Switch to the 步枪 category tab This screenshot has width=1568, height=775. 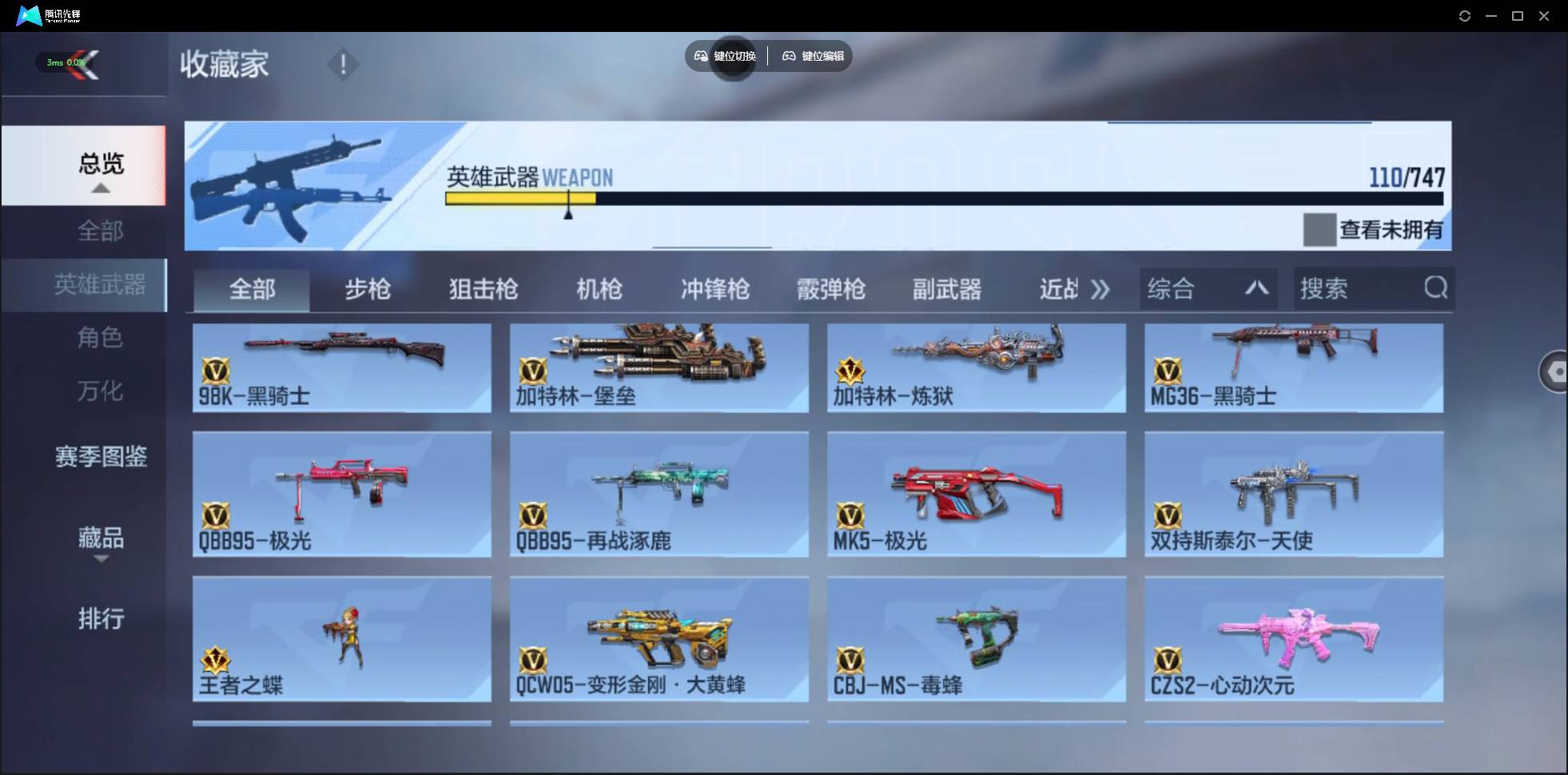pos(368,289)
